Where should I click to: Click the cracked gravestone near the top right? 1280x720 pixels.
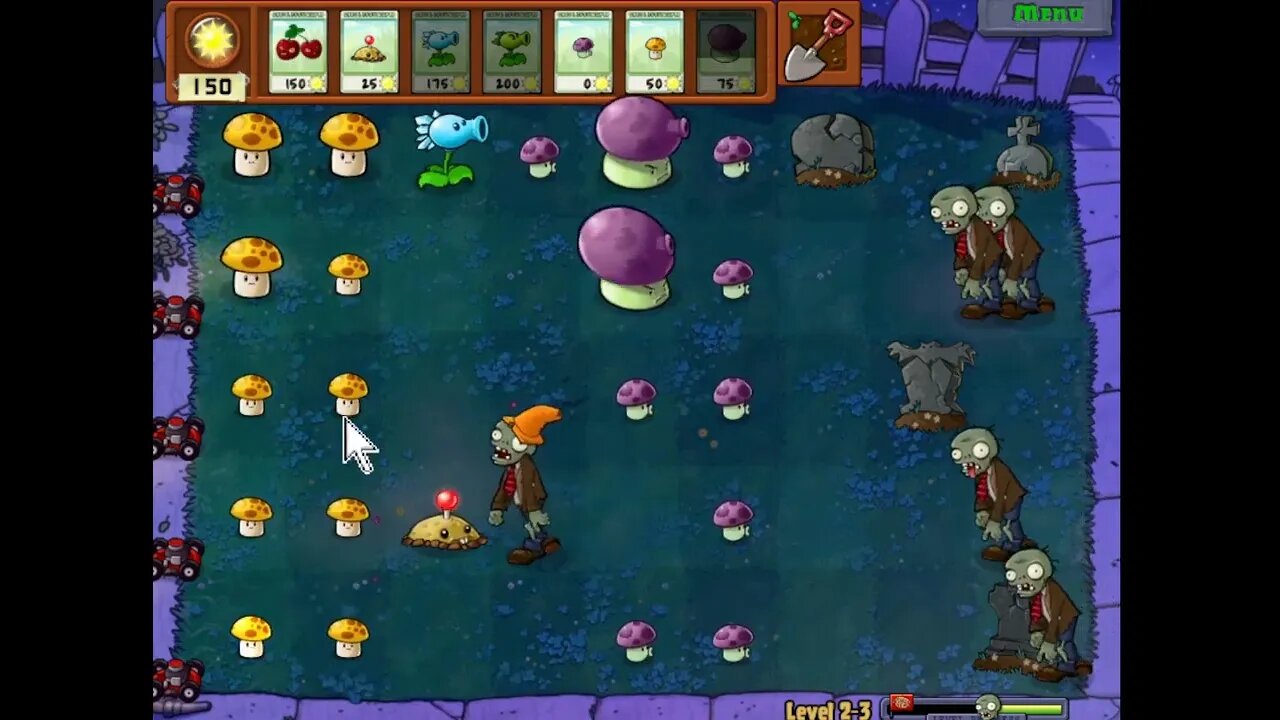832,150
